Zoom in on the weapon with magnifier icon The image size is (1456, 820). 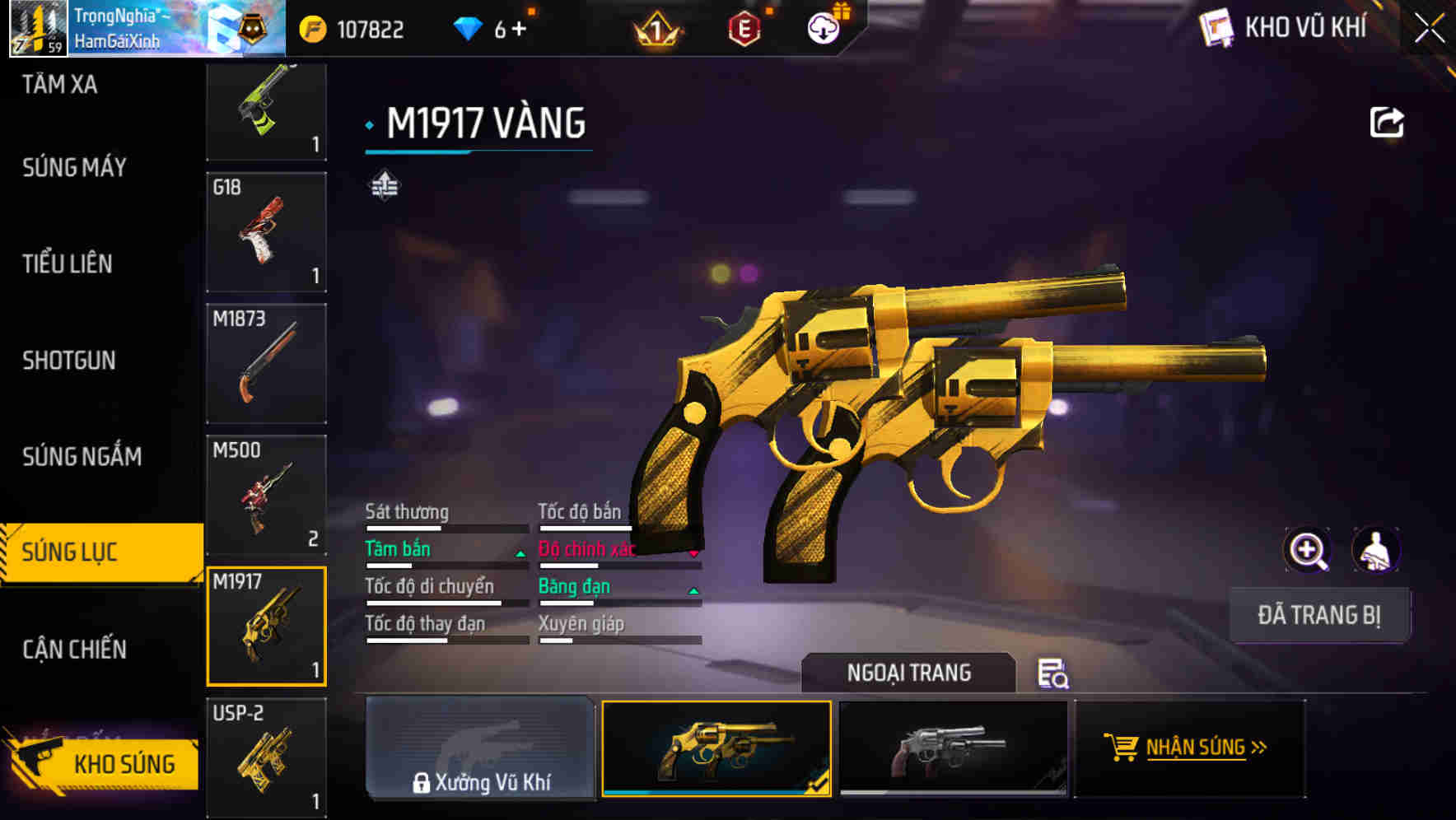(1308, 550)
